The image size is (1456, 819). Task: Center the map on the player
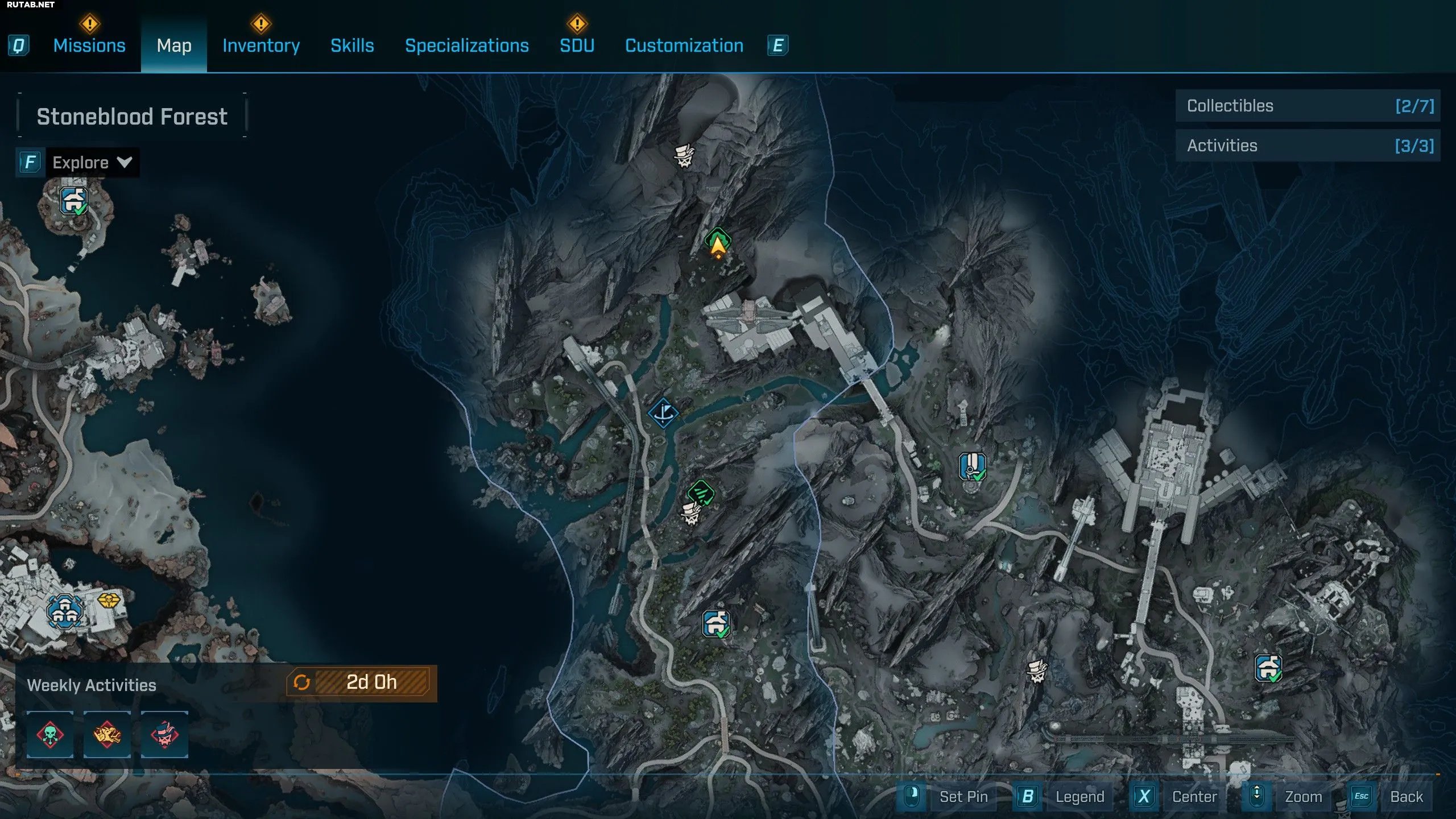pyautogui.click(x=1194, y=797)
